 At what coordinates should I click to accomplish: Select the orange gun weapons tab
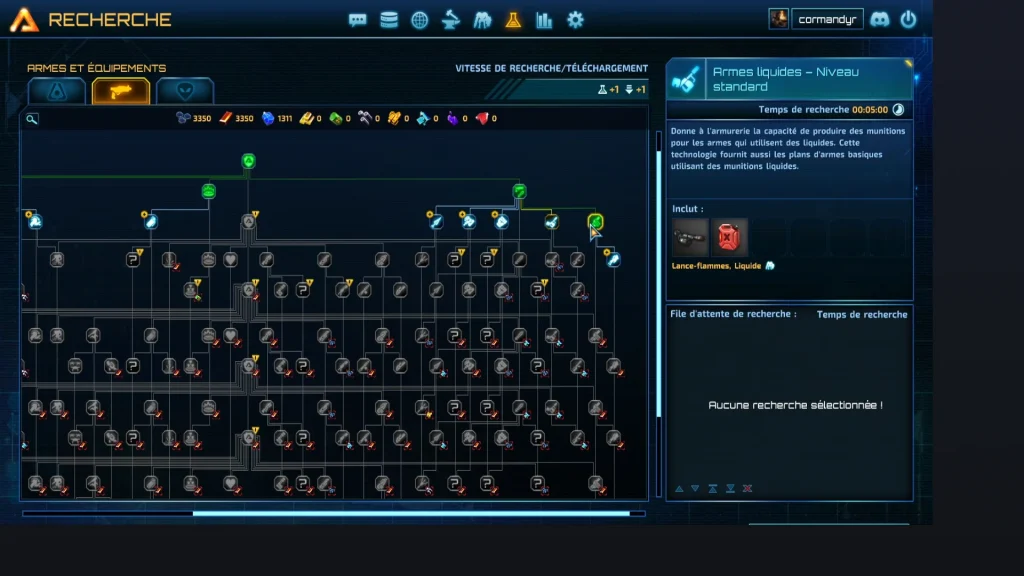click(x=121, y=91)
